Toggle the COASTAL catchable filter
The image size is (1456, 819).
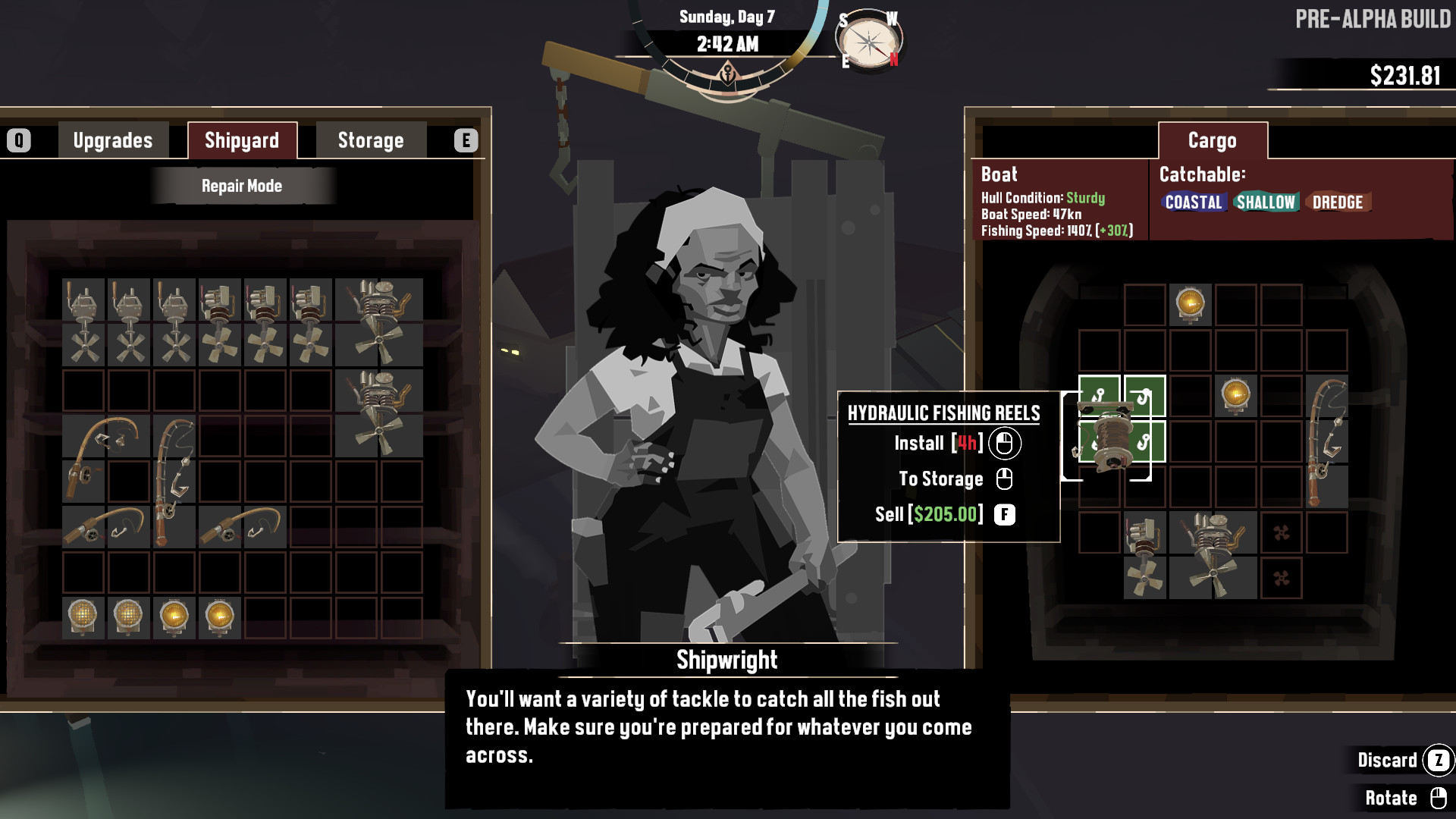pos(1194,202)
